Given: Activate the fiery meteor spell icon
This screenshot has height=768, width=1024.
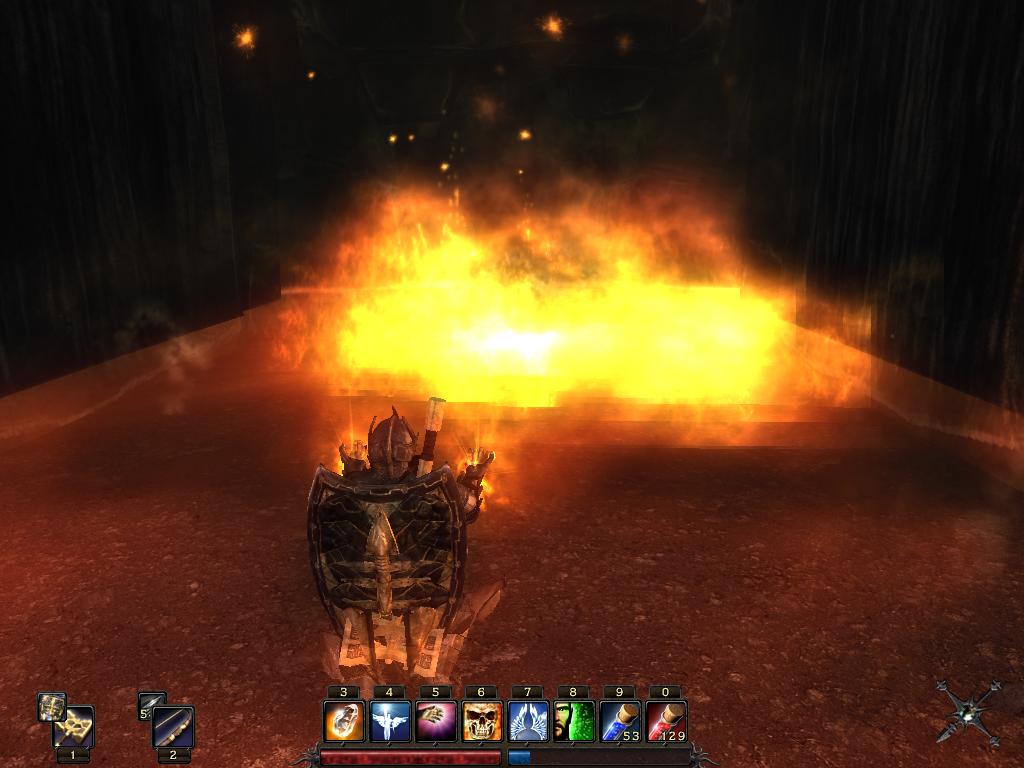Looking at the screenshot, I should tap(344, 721).
